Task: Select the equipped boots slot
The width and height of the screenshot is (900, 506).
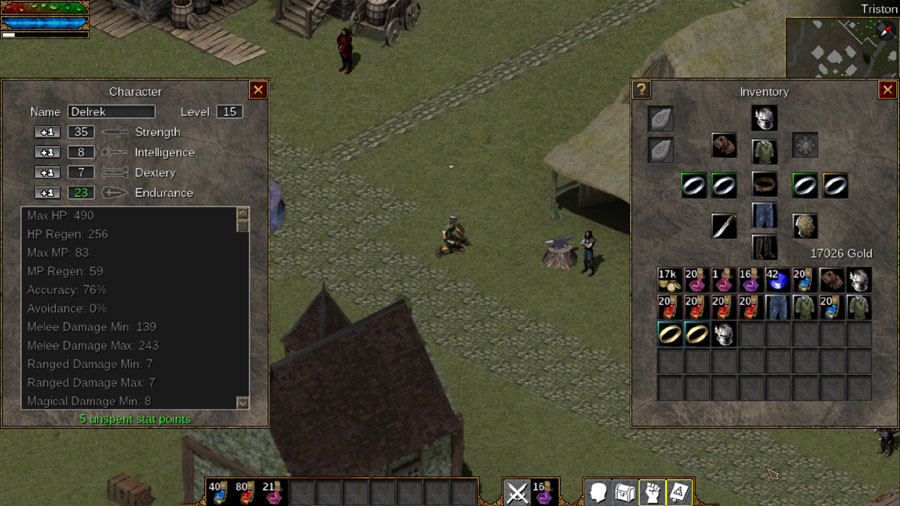Action: 764,247
